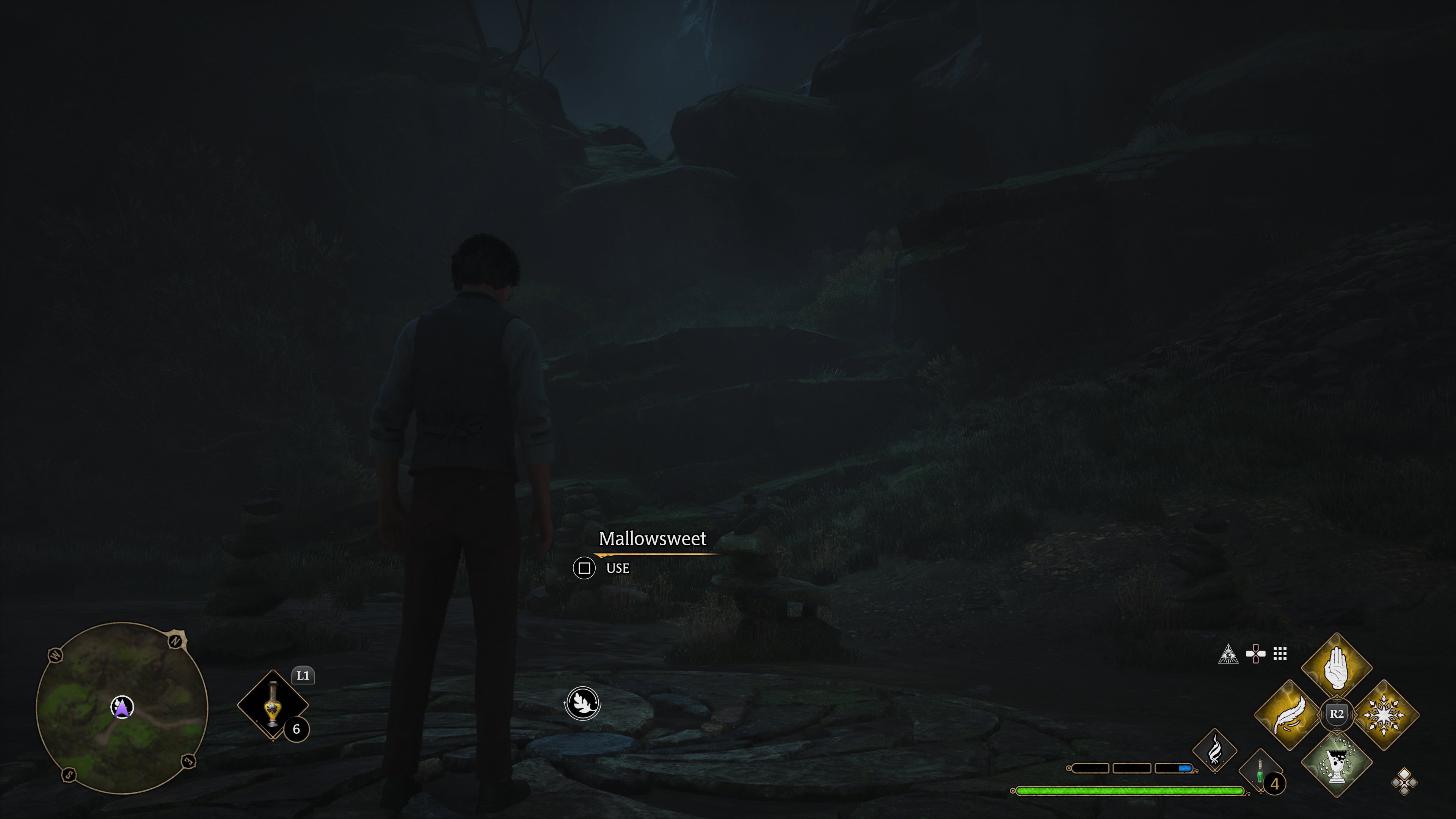Select the yellow potion slot with count 6
1456x819 pixels.
pos(273,705)
